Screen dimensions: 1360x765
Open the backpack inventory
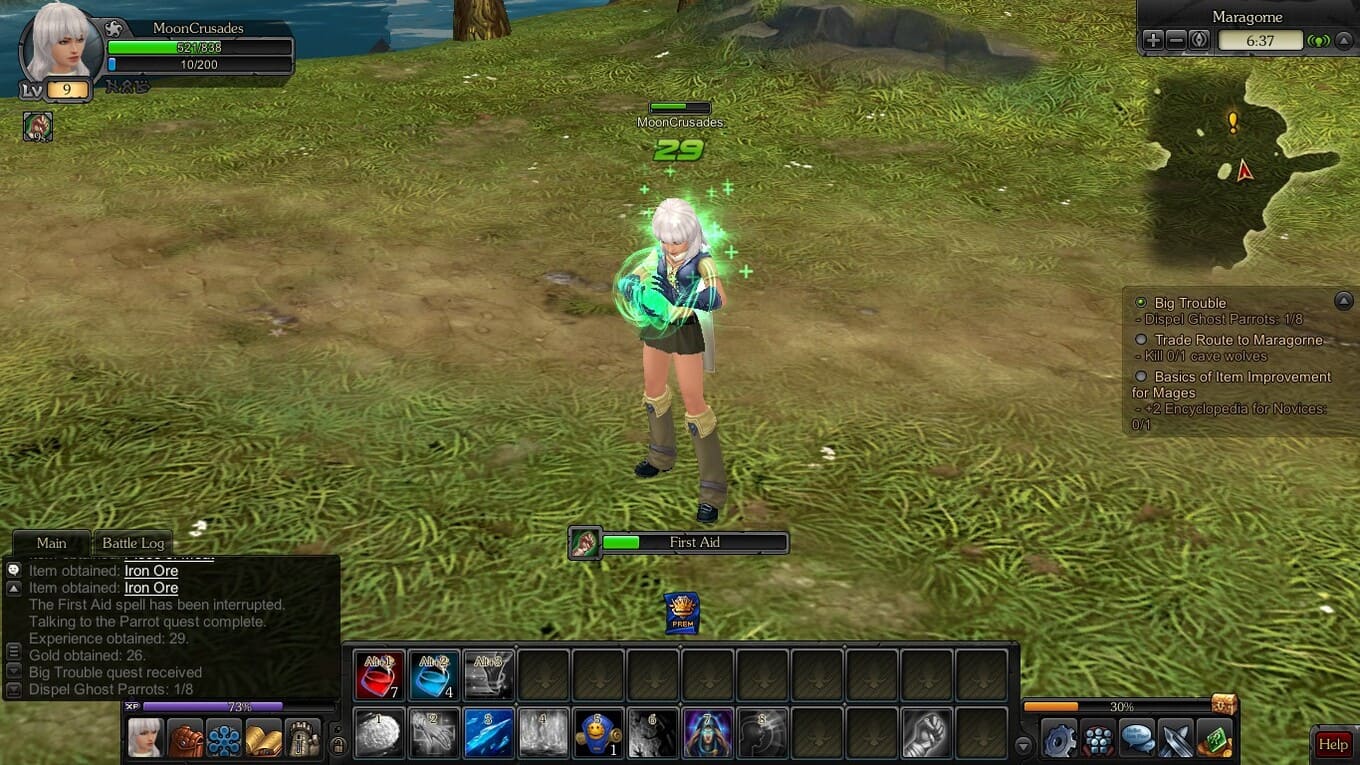pyautogui.click(x=184, y=738)
